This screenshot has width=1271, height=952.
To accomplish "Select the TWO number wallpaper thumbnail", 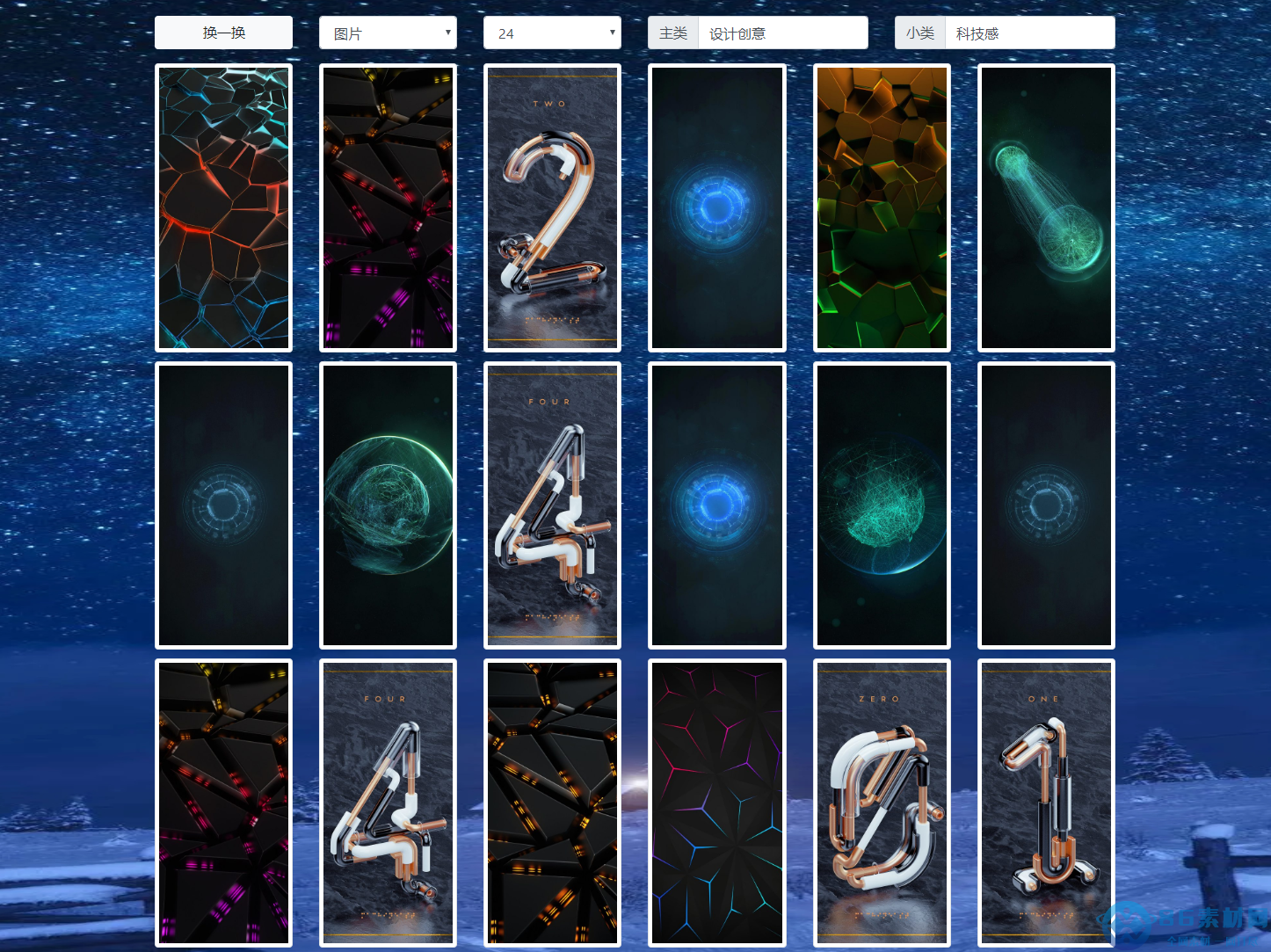I will click(552, 208).
